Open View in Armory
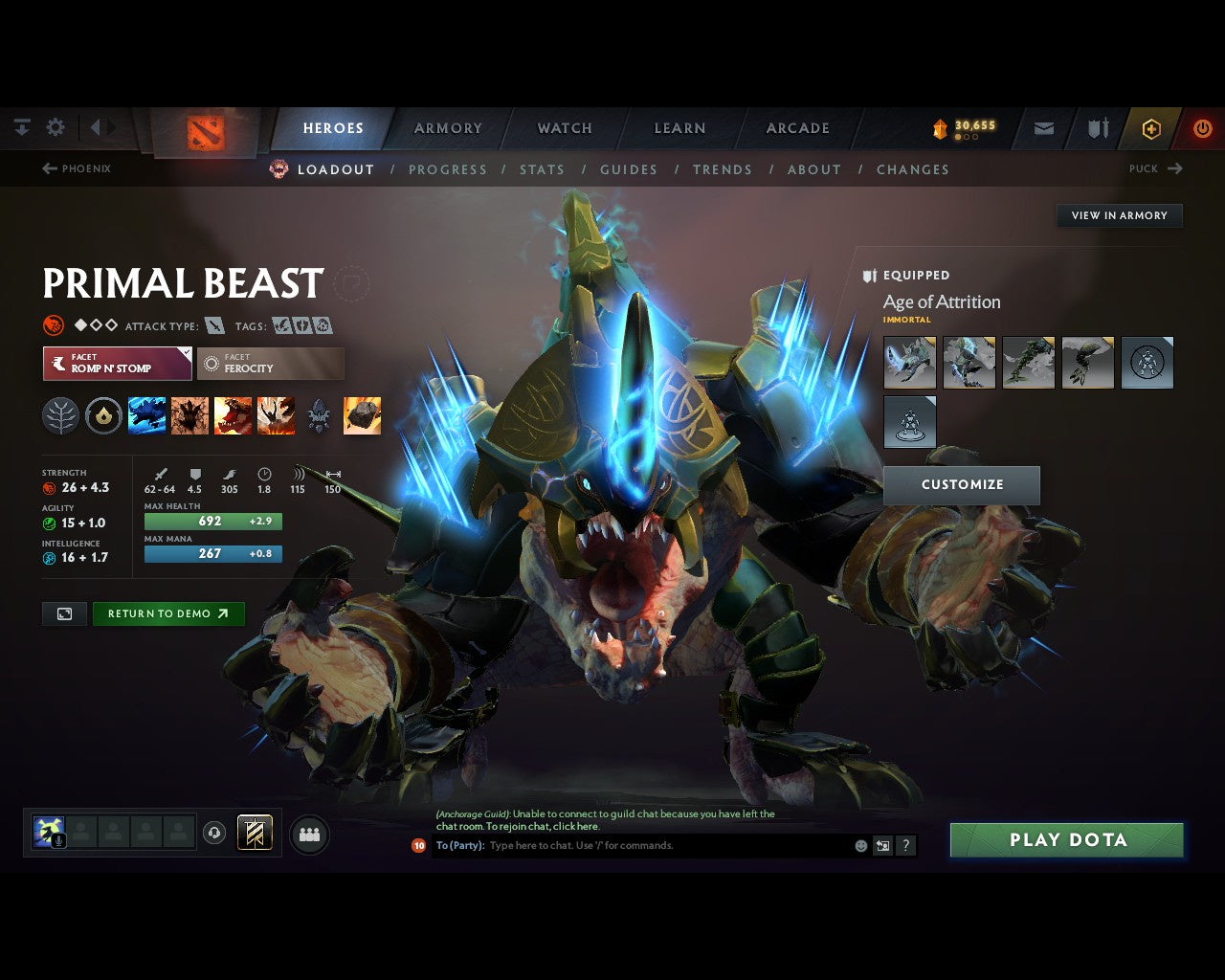The height and width of the screenshot is (980, 1225). 1120,215
